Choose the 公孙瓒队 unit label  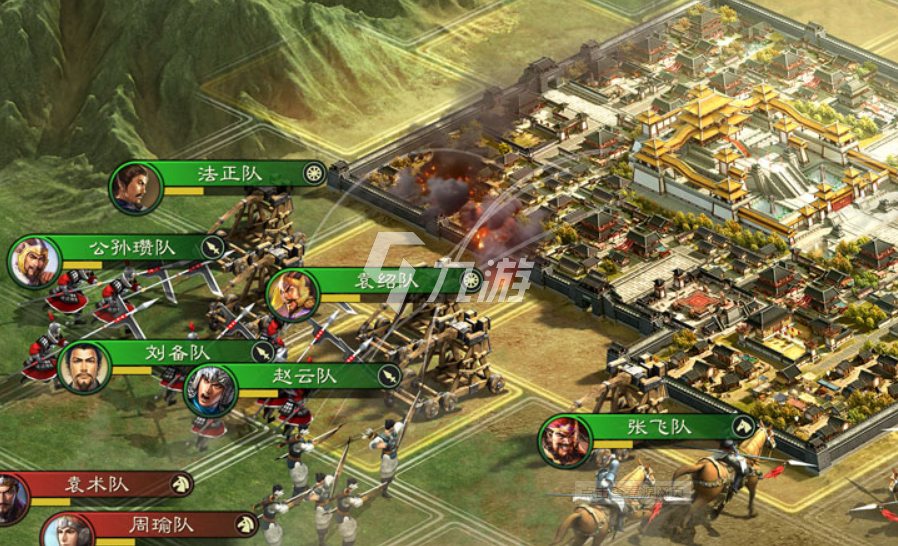point(133,247)
